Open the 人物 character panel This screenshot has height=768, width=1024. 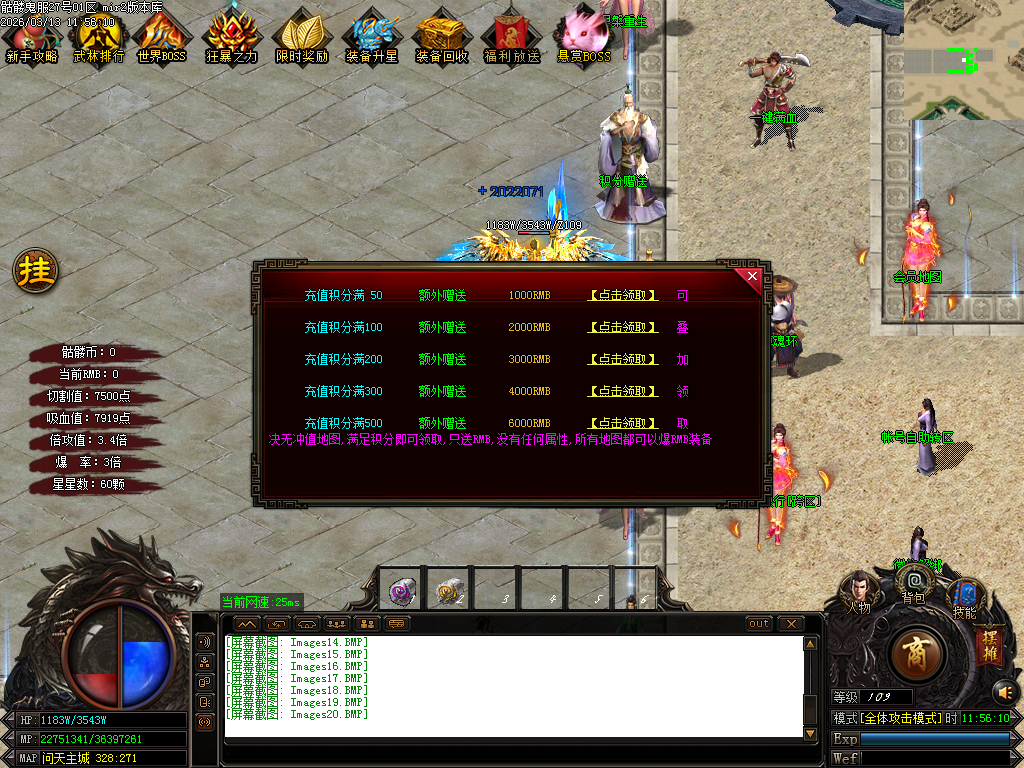(x=859, y=592)
